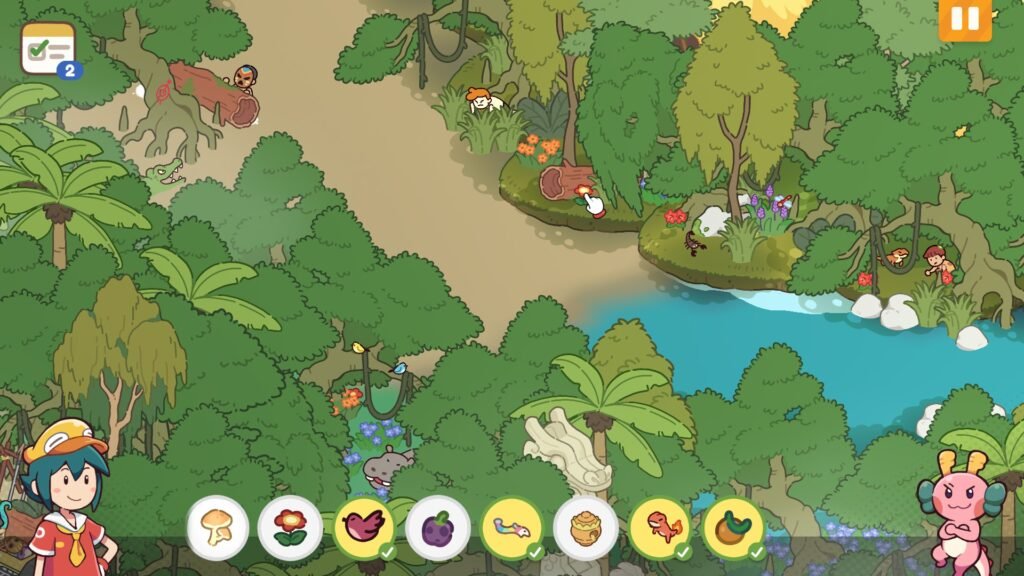This screenshot has width=1024, height=576.
Task: Choose the red flower target icon
Action: pos(290,527)
